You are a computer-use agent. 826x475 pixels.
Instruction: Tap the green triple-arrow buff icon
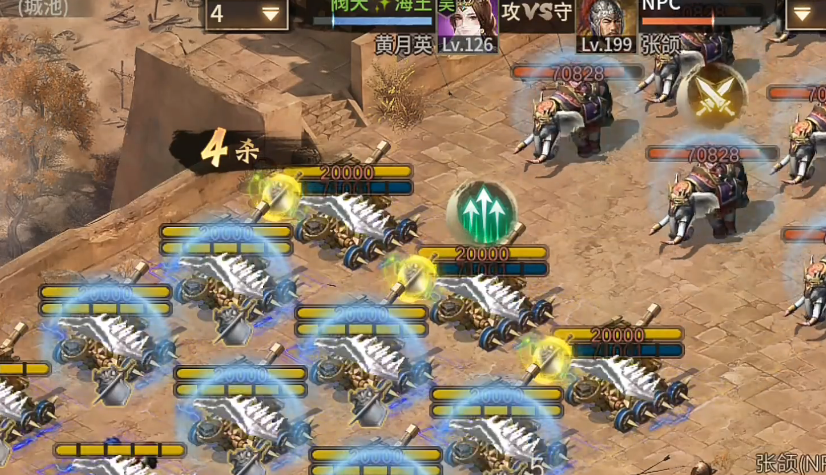coord(481,212)
